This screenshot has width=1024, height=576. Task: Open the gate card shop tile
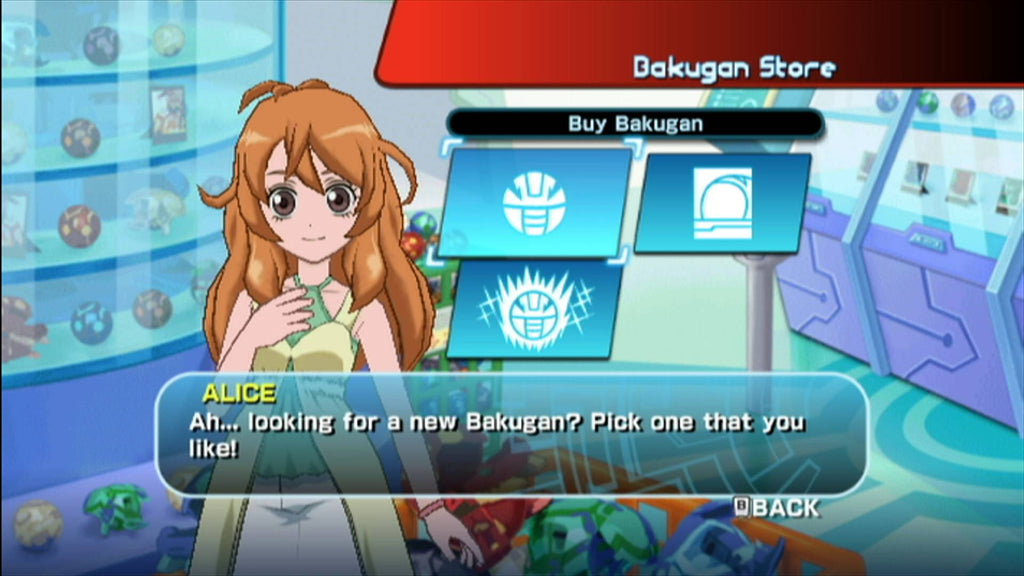722,203
